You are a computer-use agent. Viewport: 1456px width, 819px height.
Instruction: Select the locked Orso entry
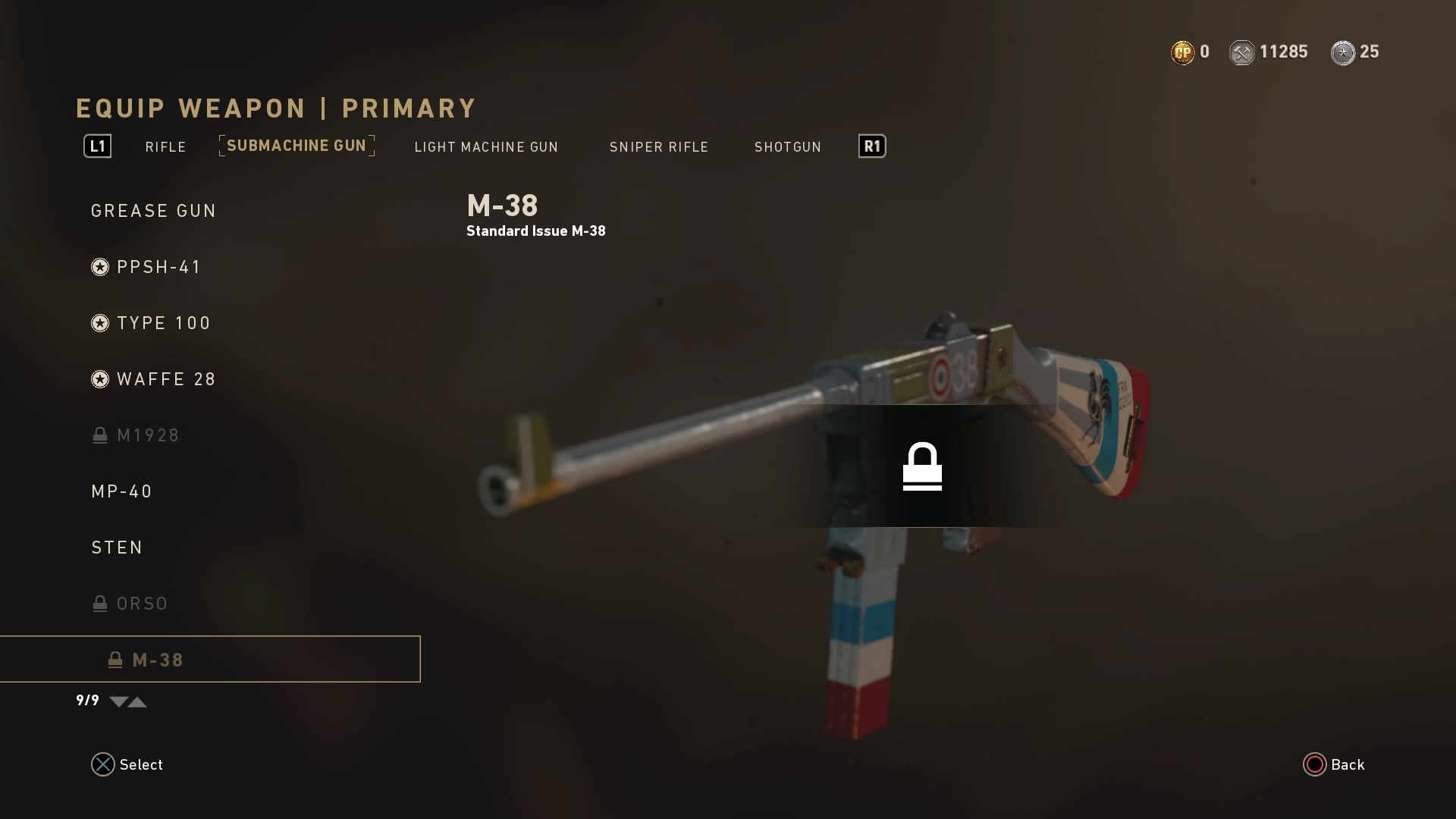pyautogui.click(x=142, y=604)
